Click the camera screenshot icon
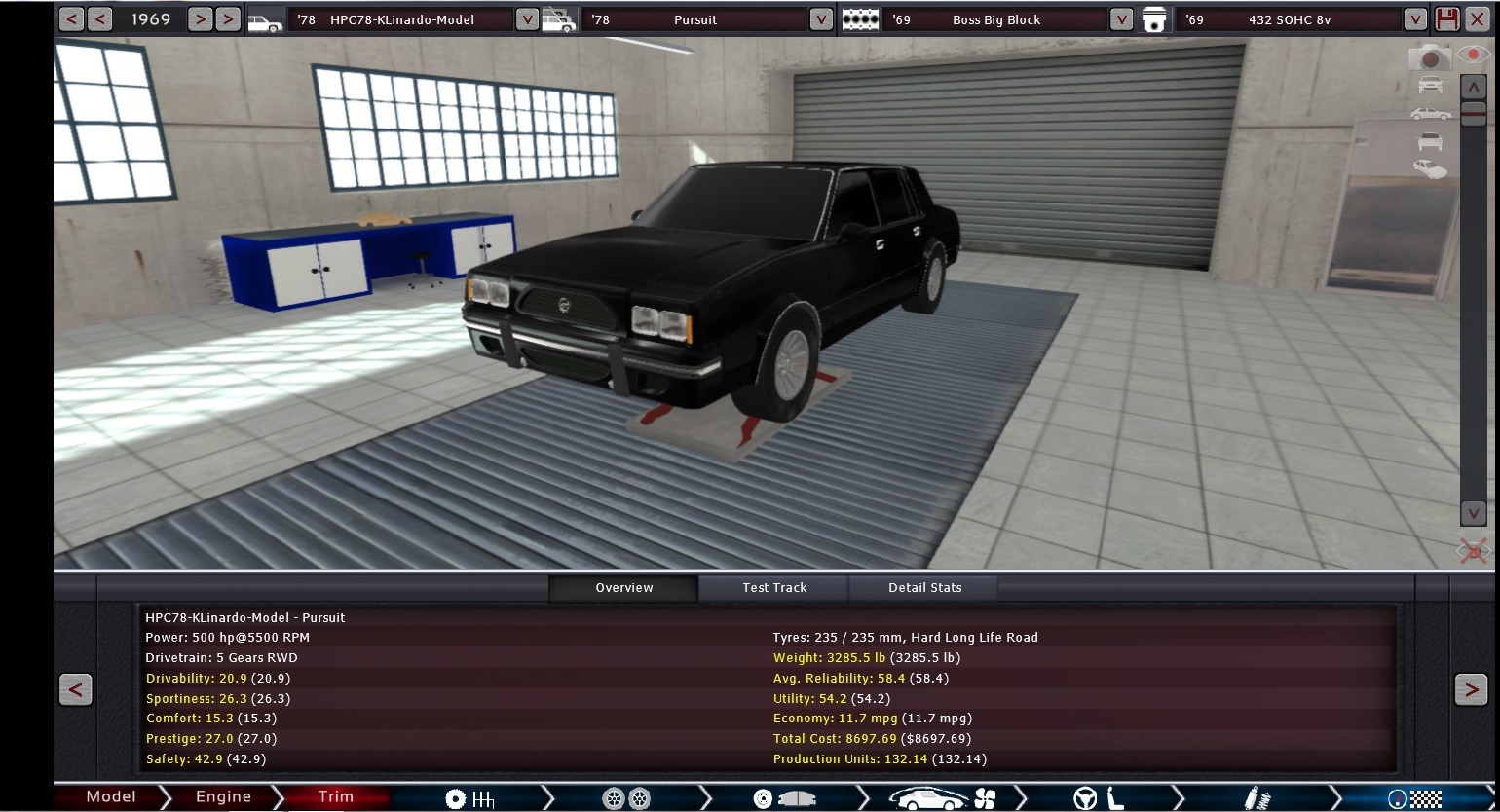Viewport: 1500px width, 812px height. point(1430,57)
